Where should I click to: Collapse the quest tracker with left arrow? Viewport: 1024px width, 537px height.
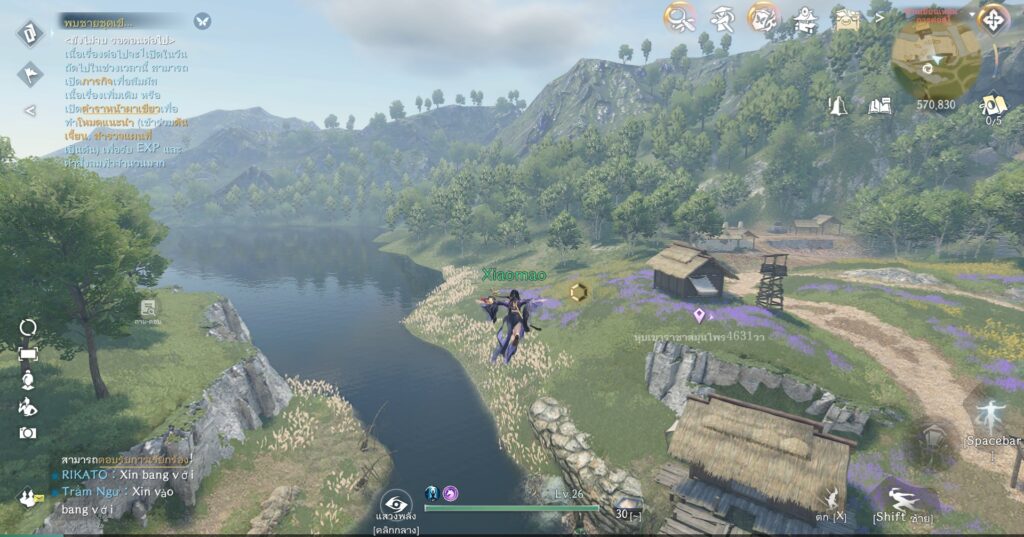[29, 110]
